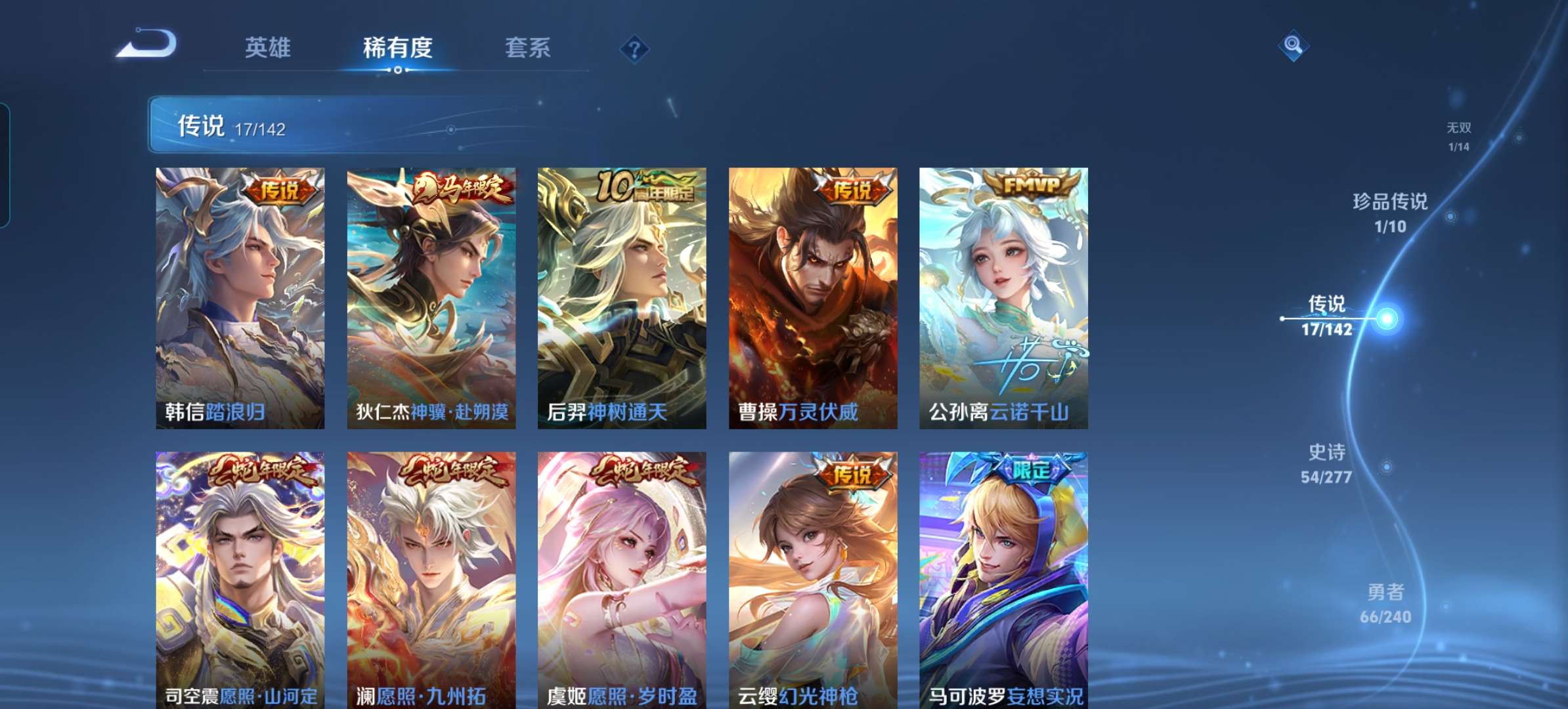Open the 云缨幻光神枪 skin thumbnail

(x=812, y=578)
